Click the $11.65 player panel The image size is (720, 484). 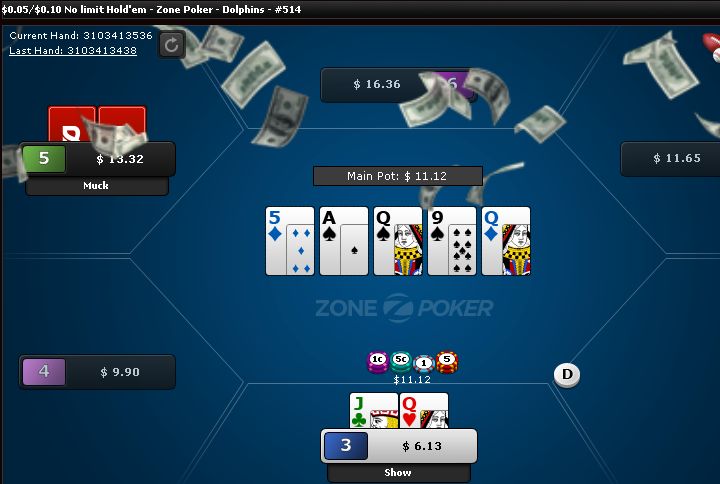click(x=670, y=158)
